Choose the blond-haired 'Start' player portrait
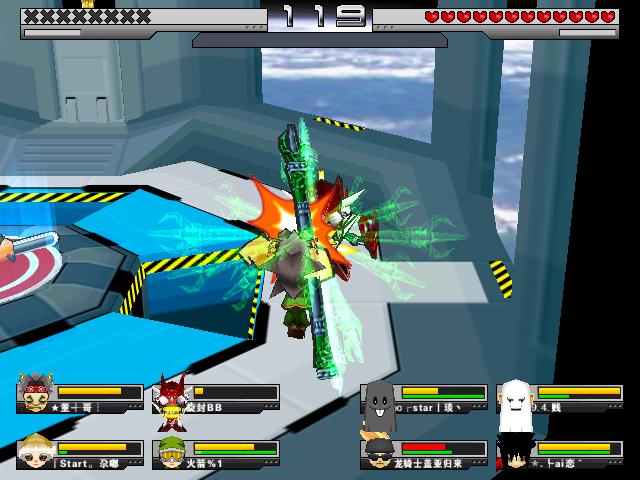 pos(38,452)
